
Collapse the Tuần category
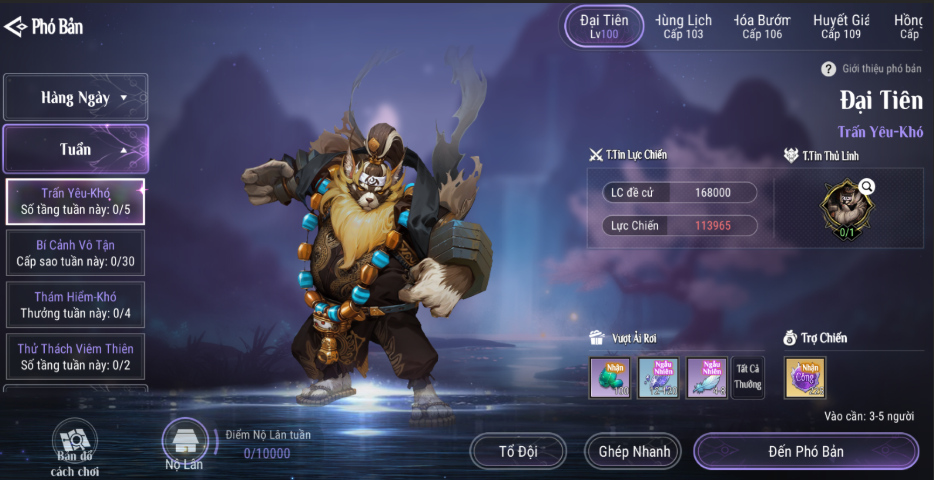76,149
